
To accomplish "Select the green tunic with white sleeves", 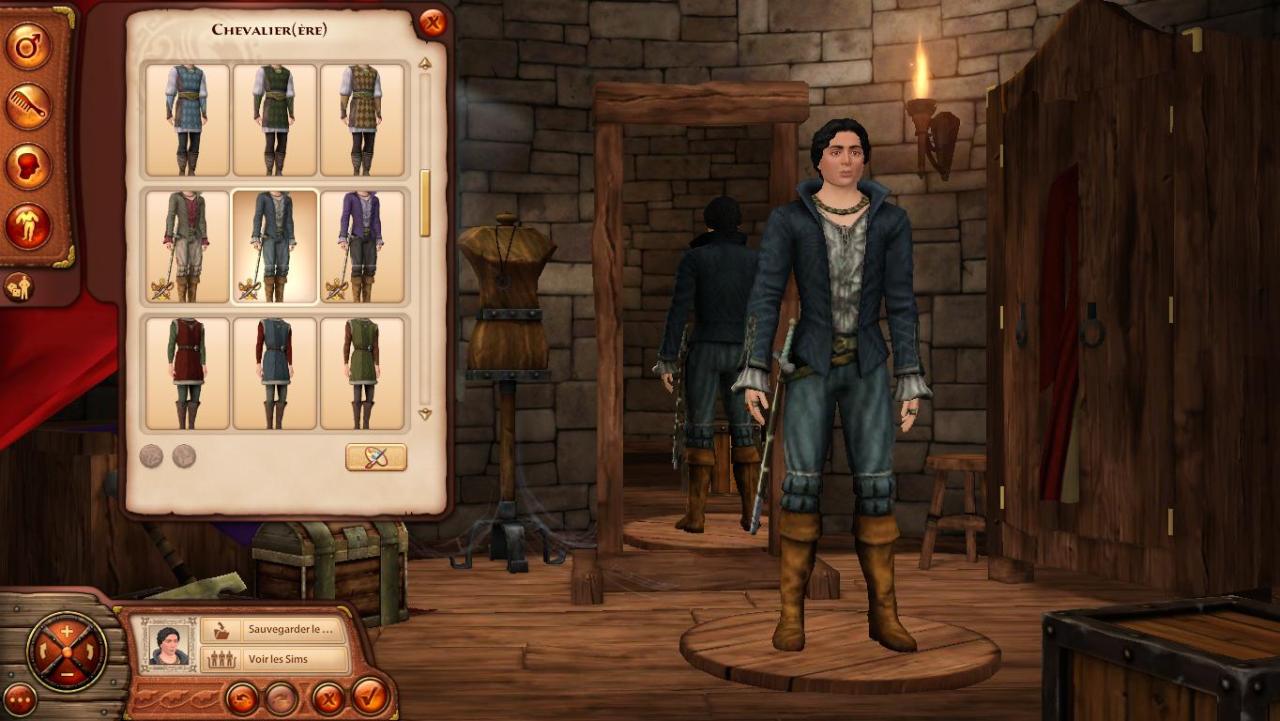I will (274, 120).
